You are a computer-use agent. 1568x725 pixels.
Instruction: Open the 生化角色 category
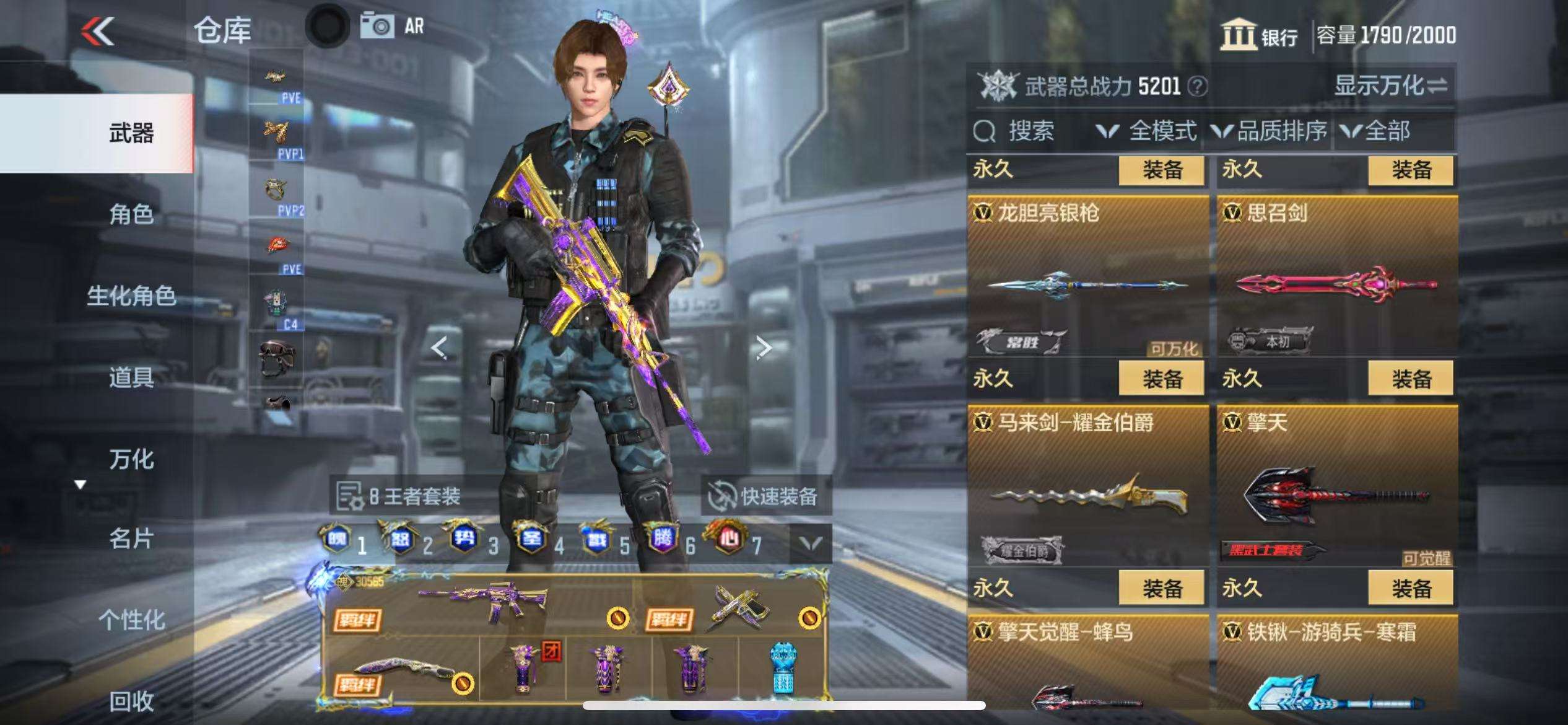click(x=131, y=296)
